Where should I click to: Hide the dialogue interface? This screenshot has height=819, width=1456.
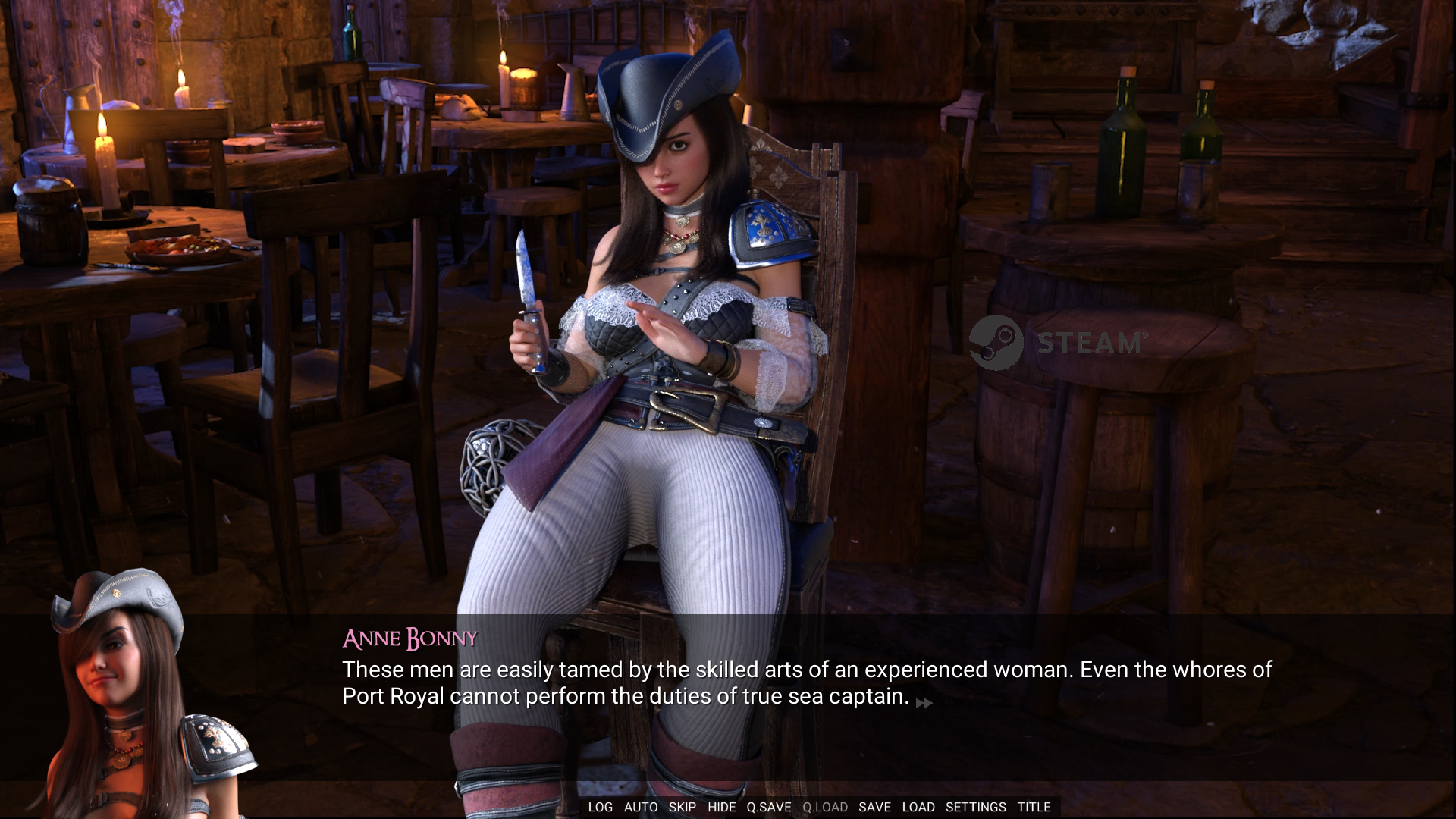click(721, 807)
